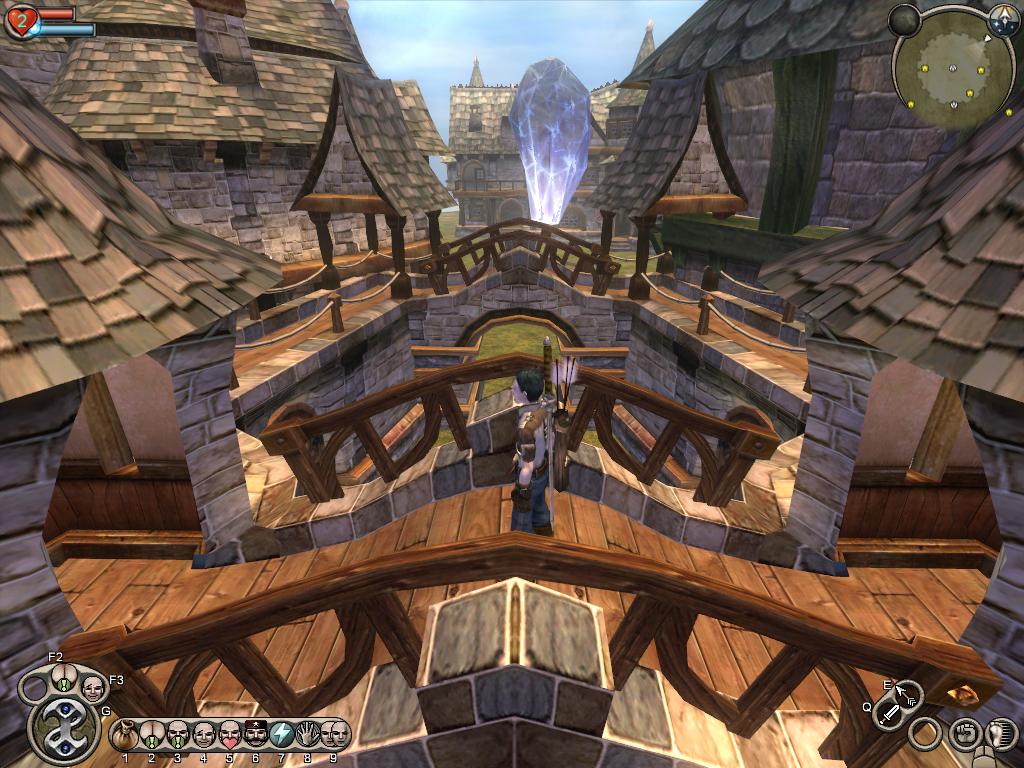Toggle the footprint sneak icon
Screen dimensions: 1024x768
pos(1000,735)
